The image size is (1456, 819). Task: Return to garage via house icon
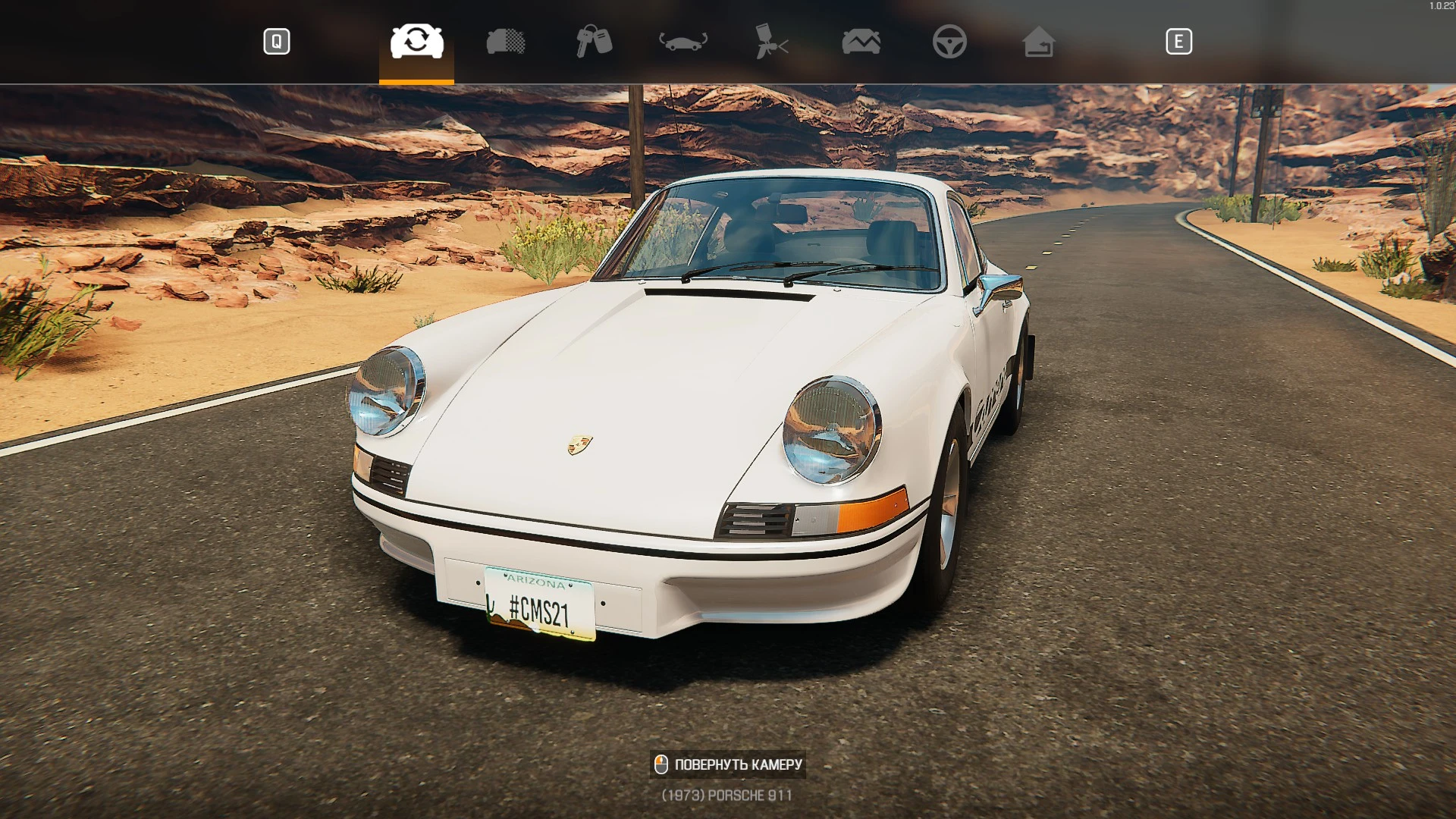point(1039,42)
